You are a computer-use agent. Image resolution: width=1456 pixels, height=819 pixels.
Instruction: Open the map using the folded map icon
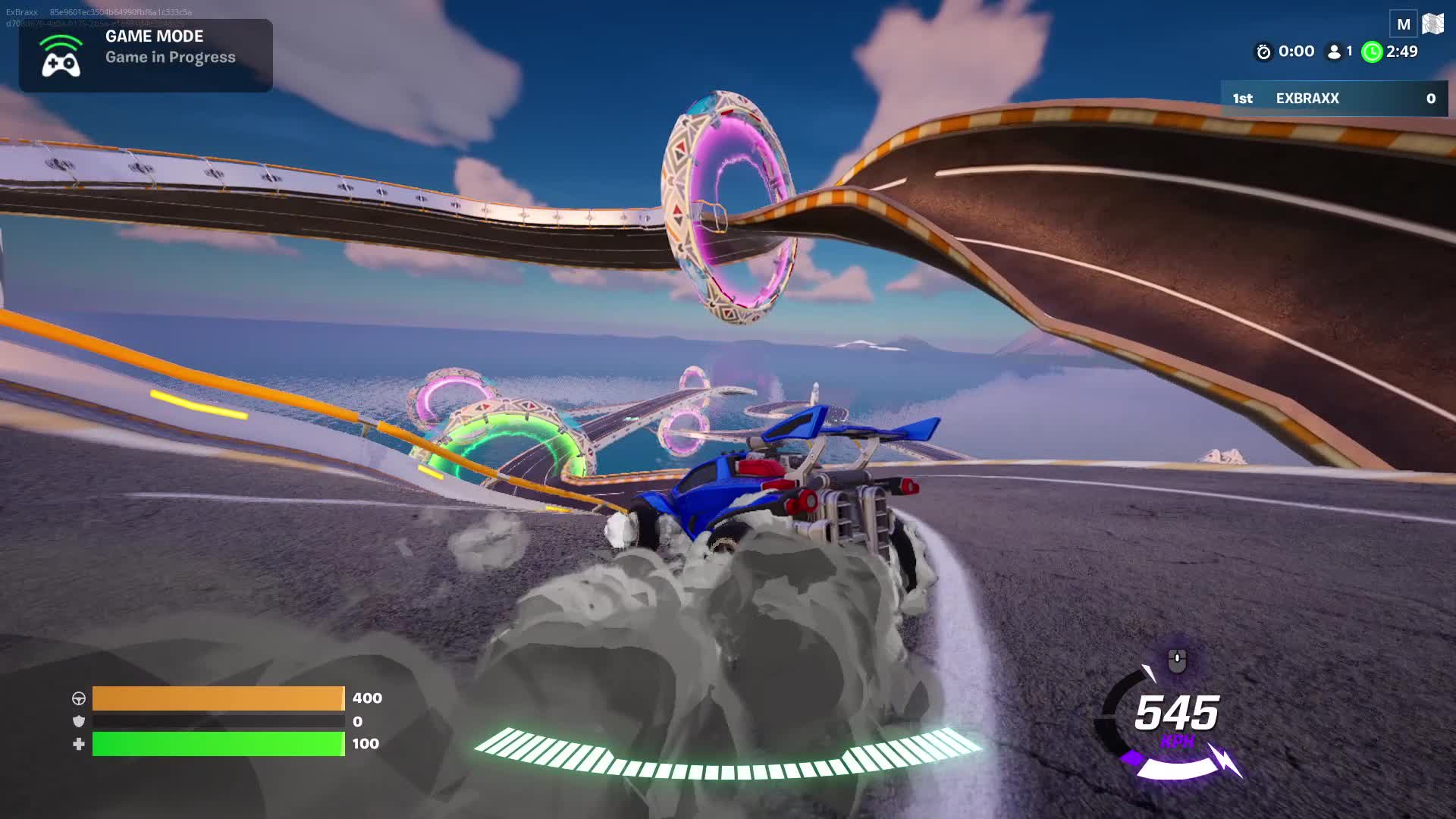point(1432,24)
